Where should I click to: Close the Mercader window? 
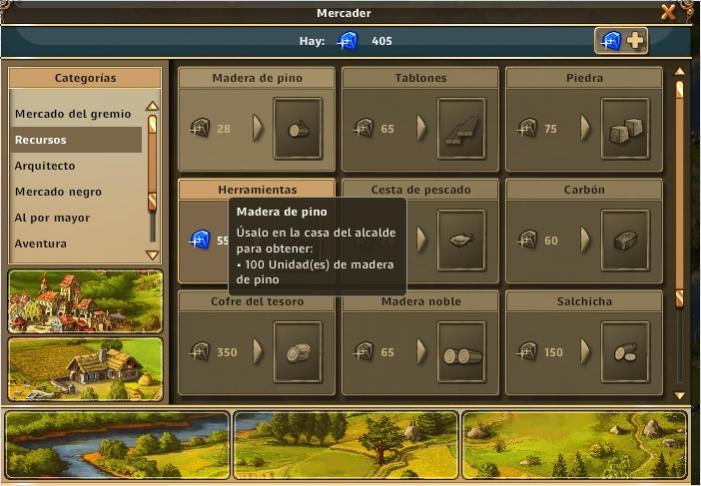(x=668, y=12)
